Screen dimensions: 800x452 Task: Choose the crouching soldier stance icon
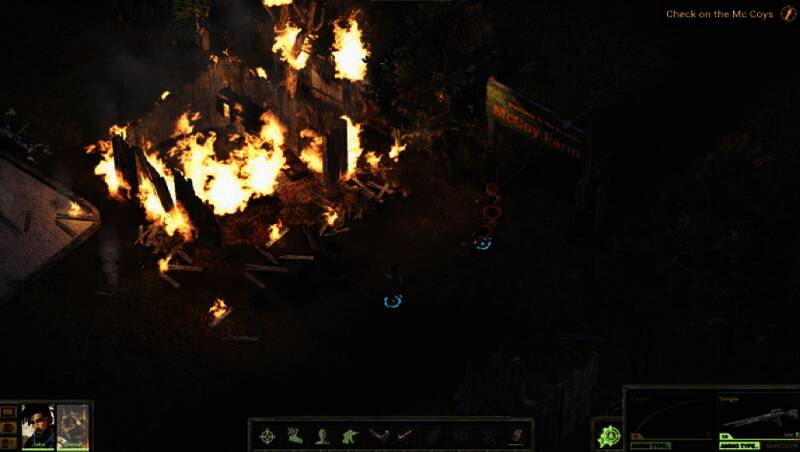[349, 435]
